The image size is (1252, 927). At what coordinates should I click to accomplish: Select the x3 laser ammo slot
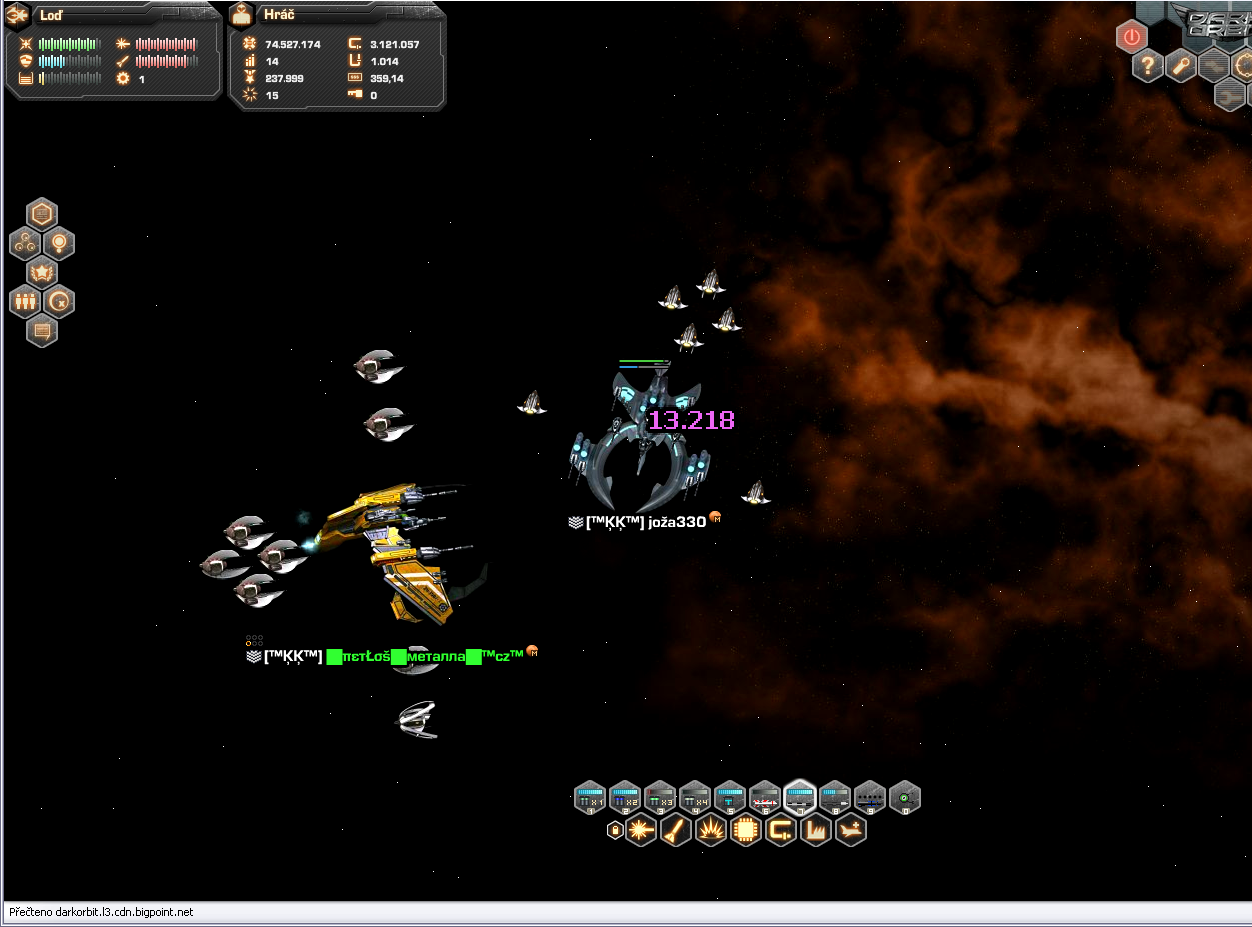click(x=660, y=797)
